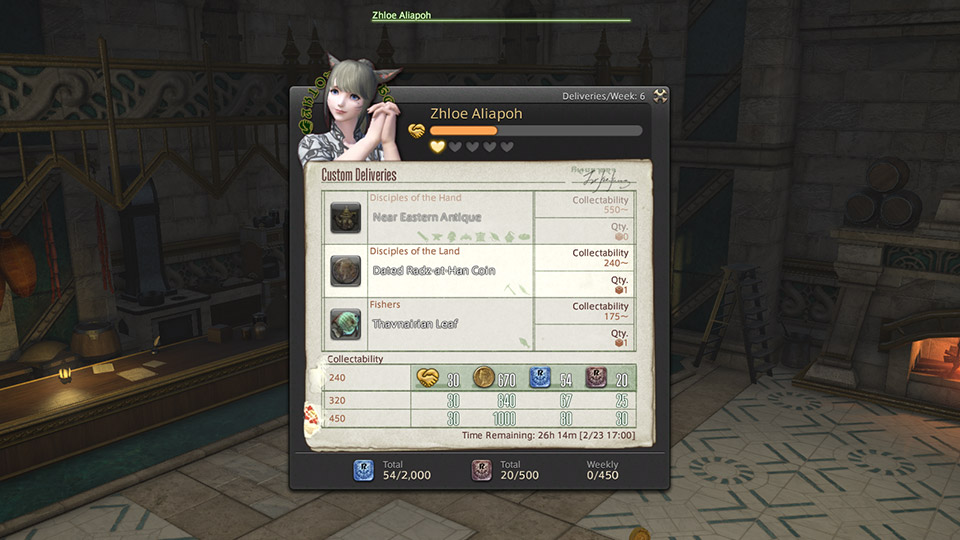The image size is (960, 540).
Task: Close the Custom Deliveries window
Action: click(x=660, y=96)
